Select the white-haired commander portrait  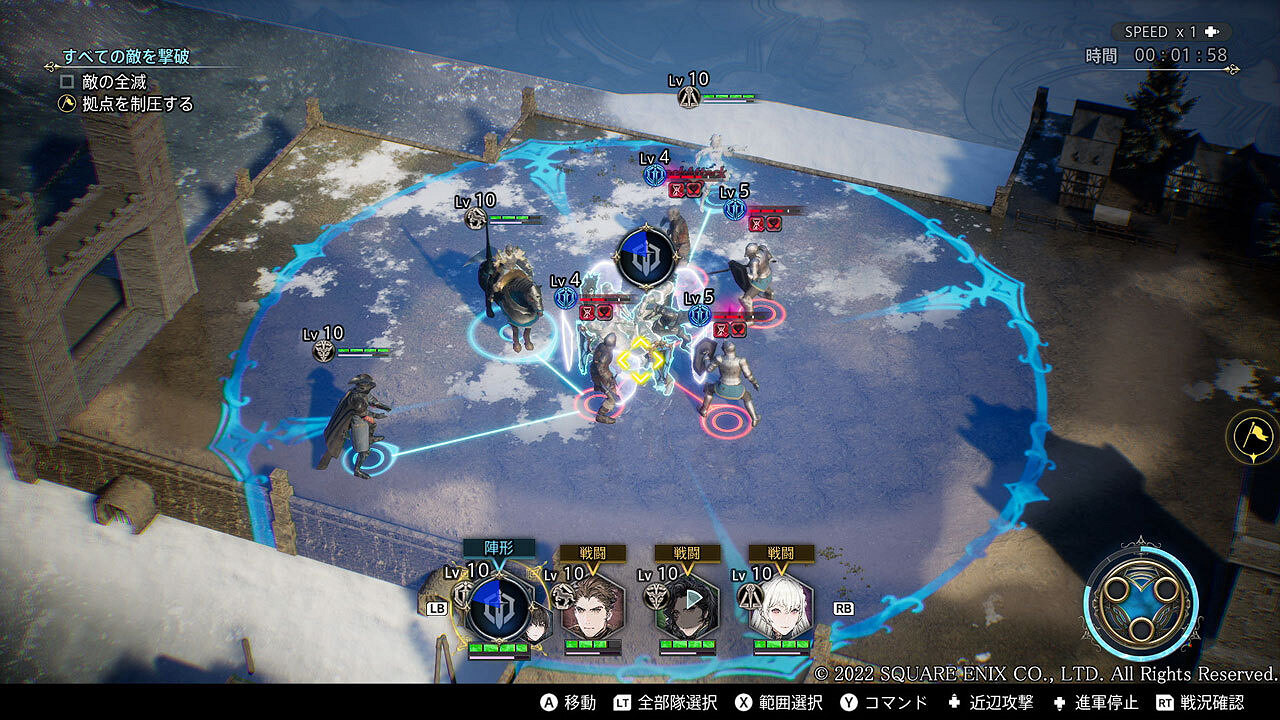pos(781,606)
